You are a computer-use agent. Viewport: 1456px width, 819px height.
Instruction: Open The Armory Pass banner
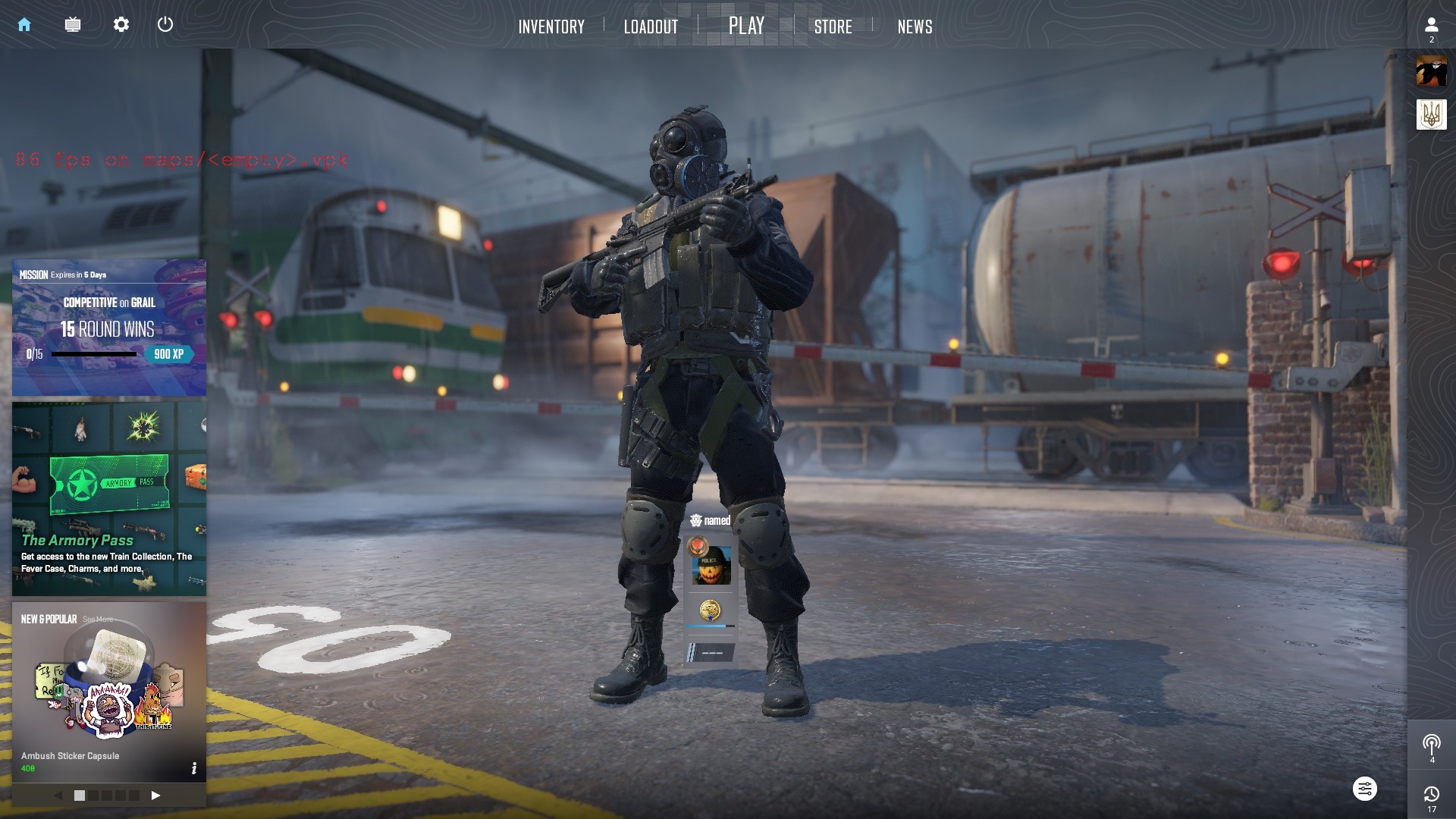click(109, 498)
